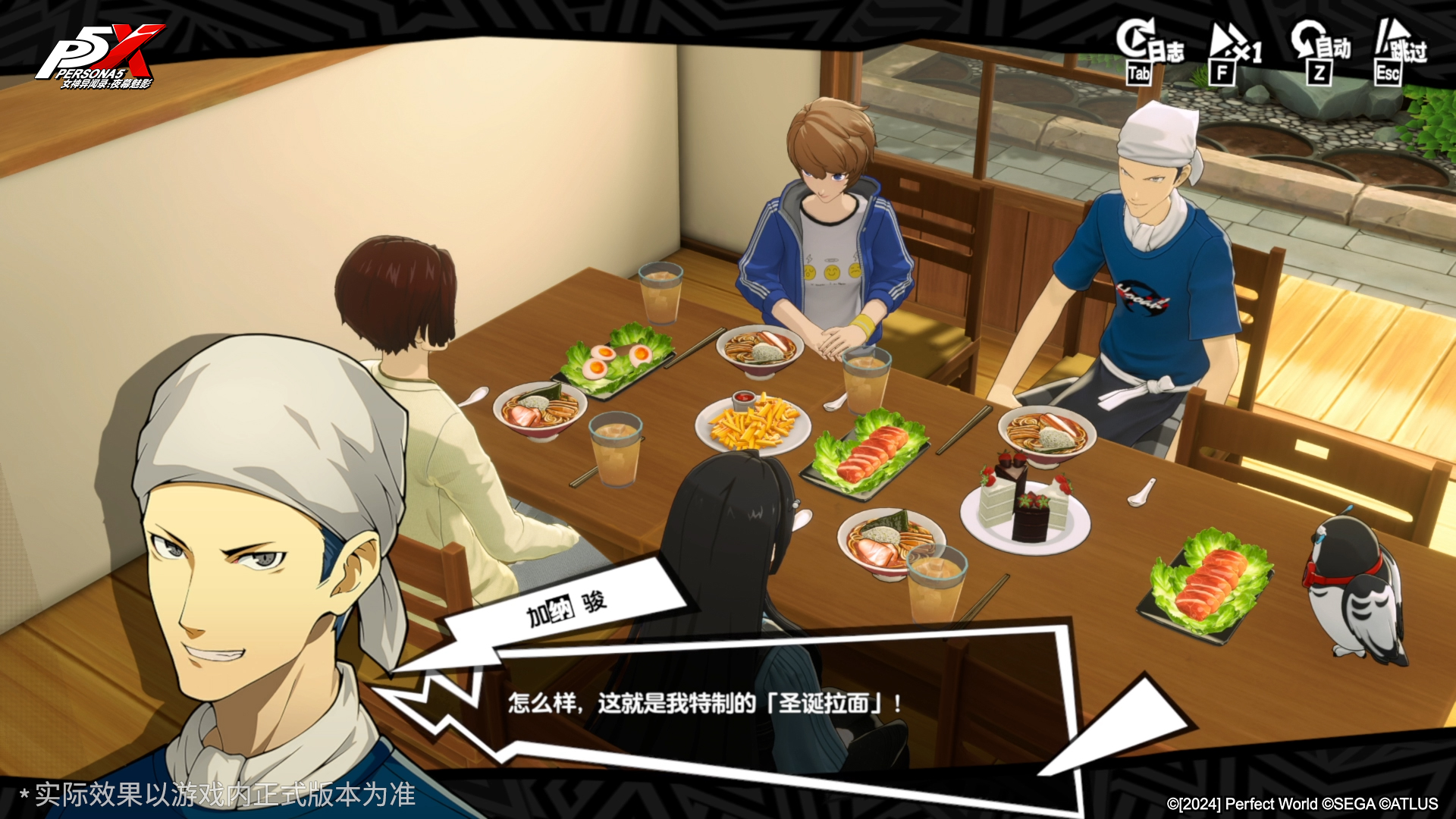Open the dialogue log (日志)

(1148, 50)
